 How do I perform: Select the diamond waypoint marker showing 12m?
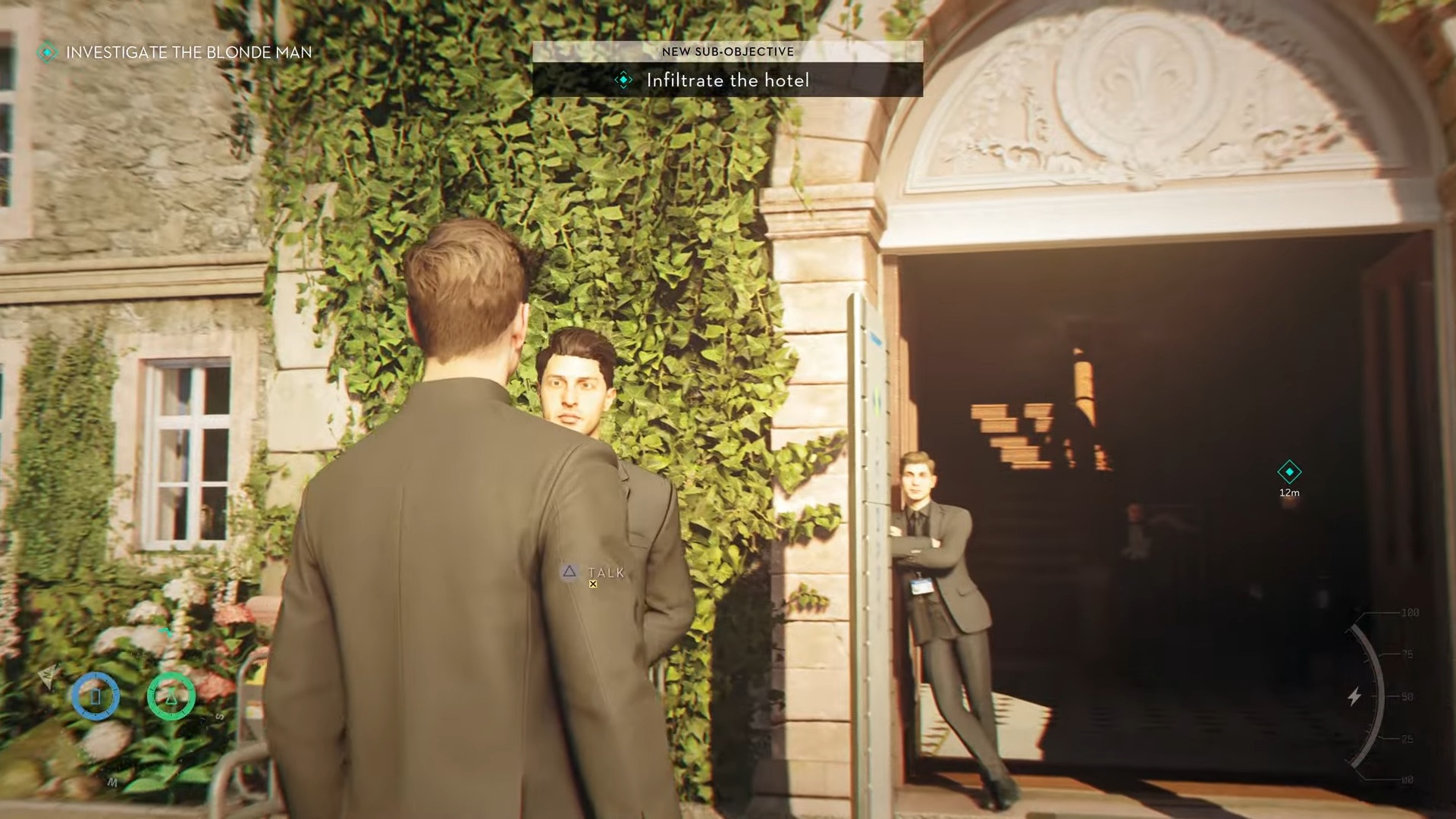[1289, 472]
